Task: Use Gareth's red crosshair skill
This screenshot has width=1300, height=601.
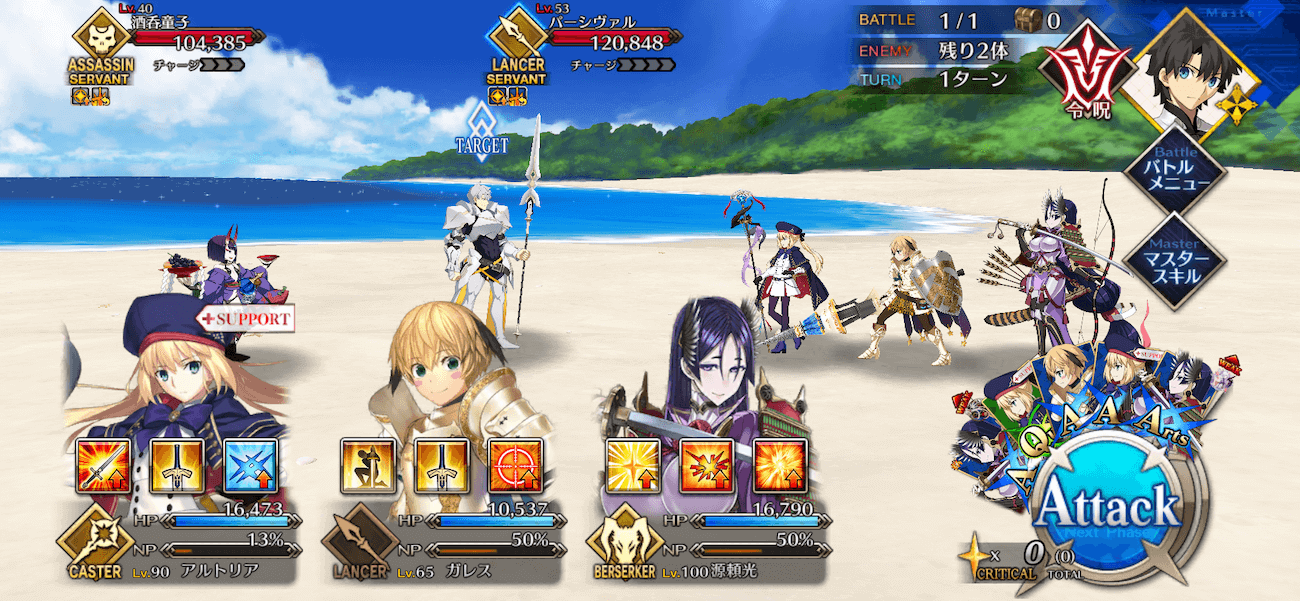Action: pyautogui.click(x=515, y=466)
